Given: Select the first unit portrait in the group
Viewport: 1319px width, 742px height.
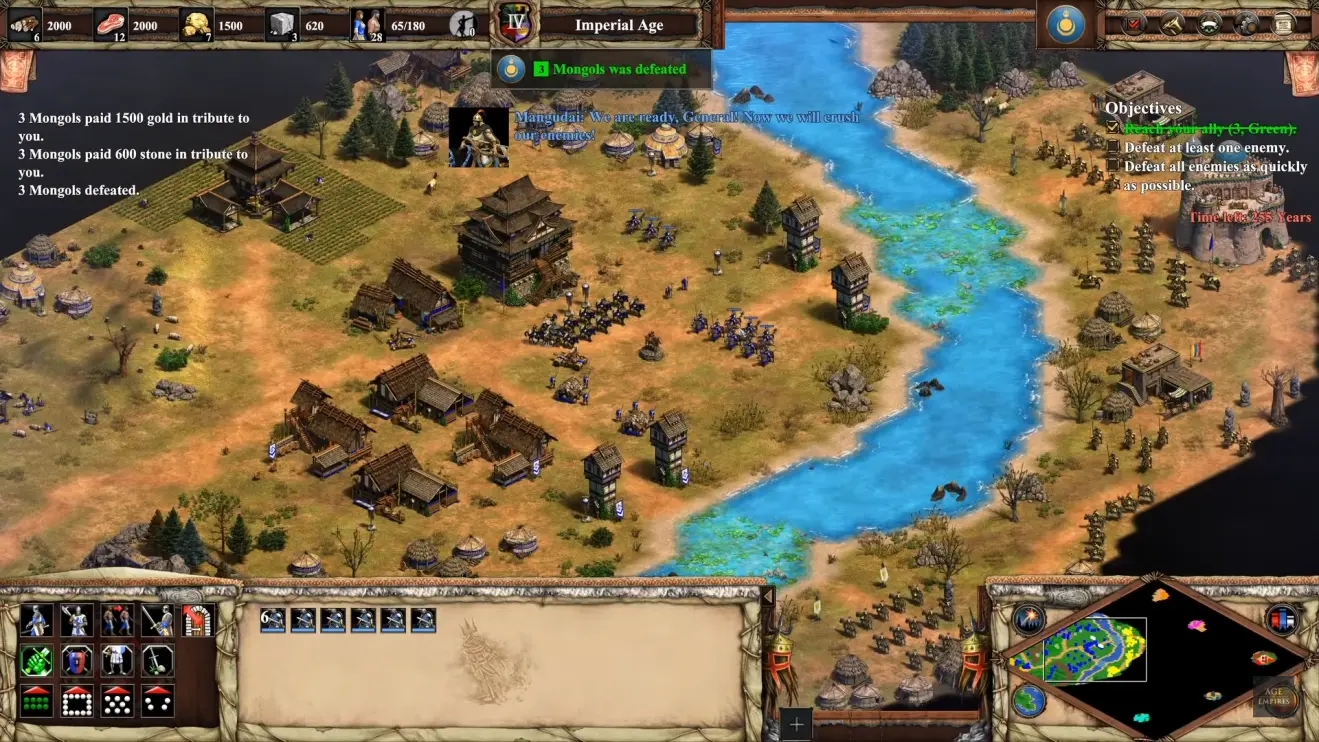Looking at the screenshot, I should (274, 620).
